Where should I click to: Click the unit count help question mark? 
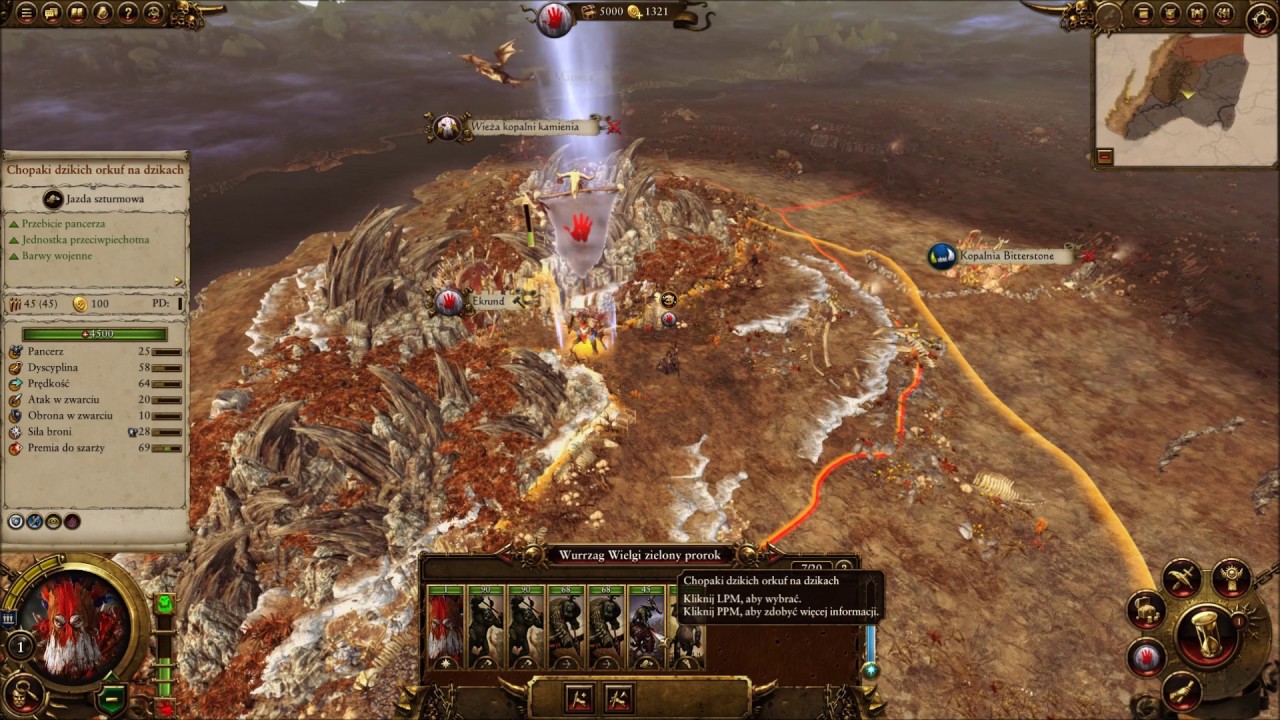click(x=846, y=569)
